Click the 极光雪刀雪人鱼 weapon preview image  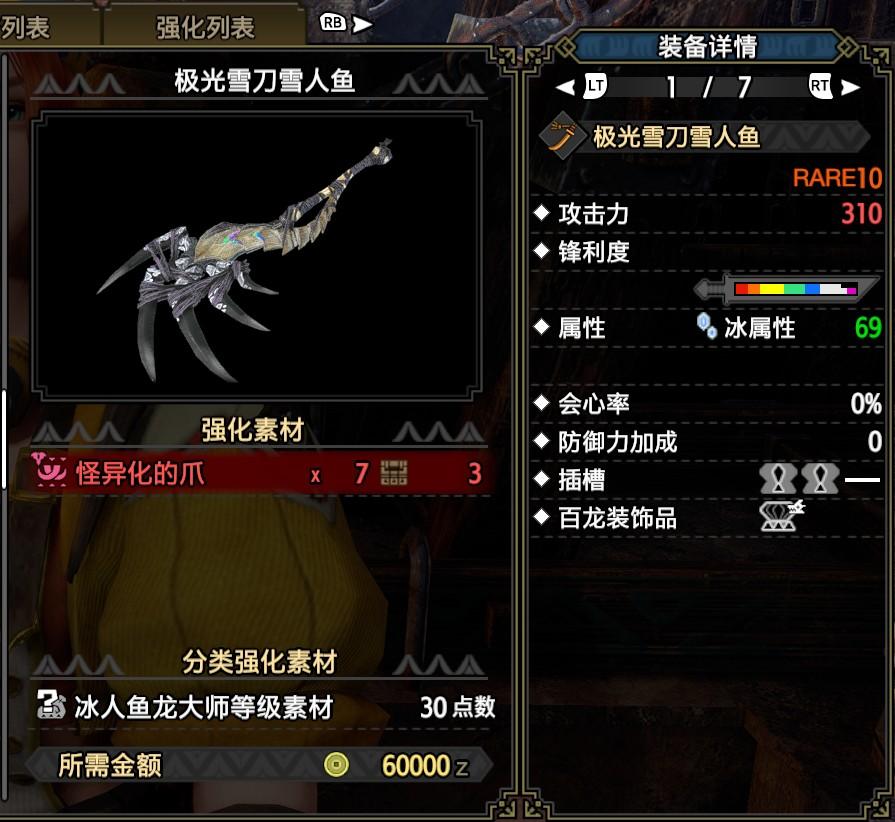(x=257, y=255)
